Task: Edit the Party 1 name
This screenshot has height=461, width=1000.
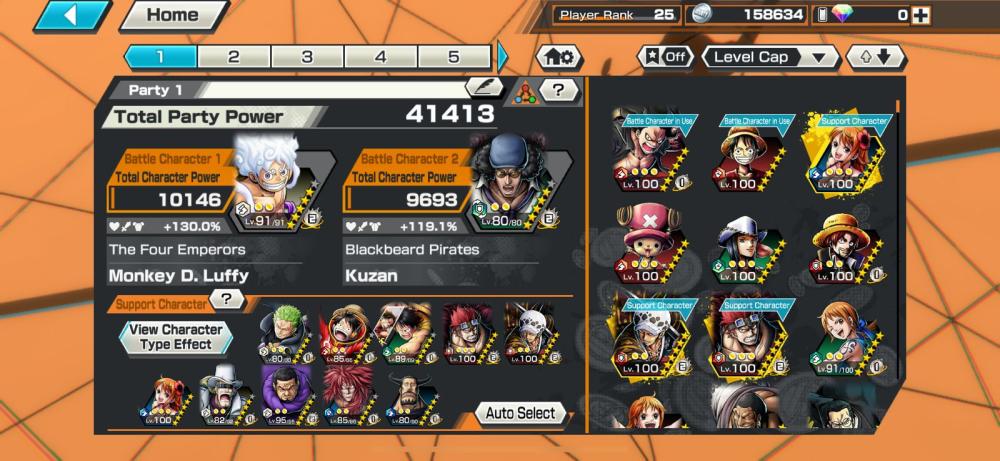Action: 484,88
